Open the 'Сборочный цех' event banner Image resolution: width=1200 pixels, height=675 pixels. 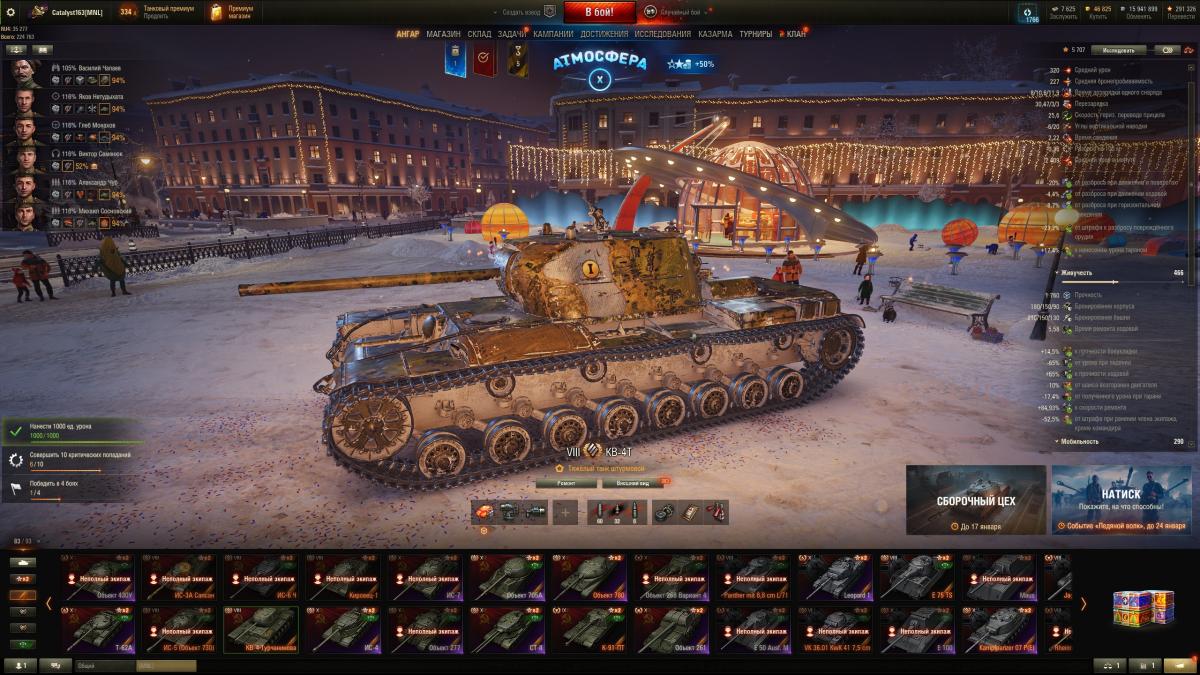pos(976,499)
